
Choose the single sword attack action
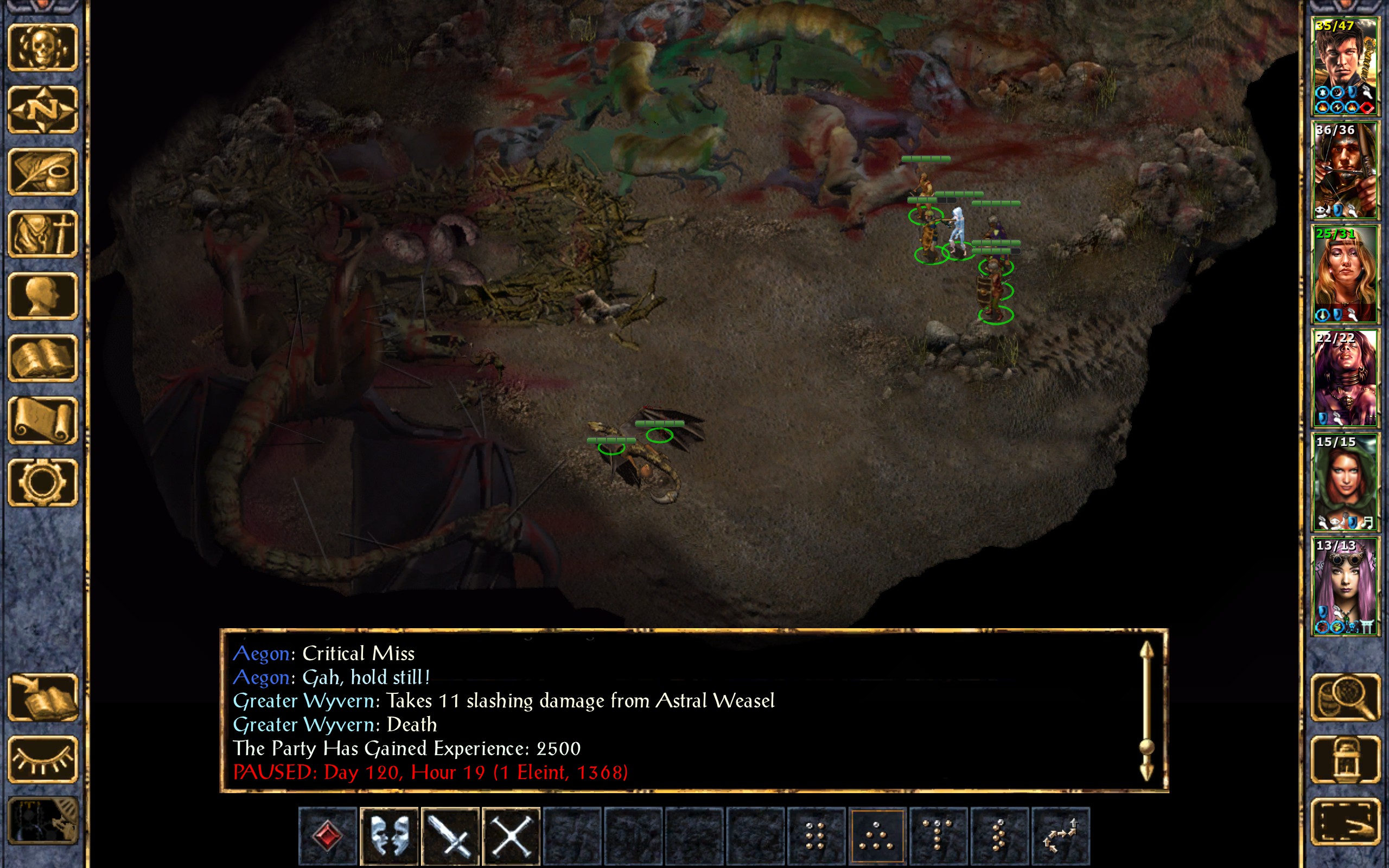(x=450, y=836)
